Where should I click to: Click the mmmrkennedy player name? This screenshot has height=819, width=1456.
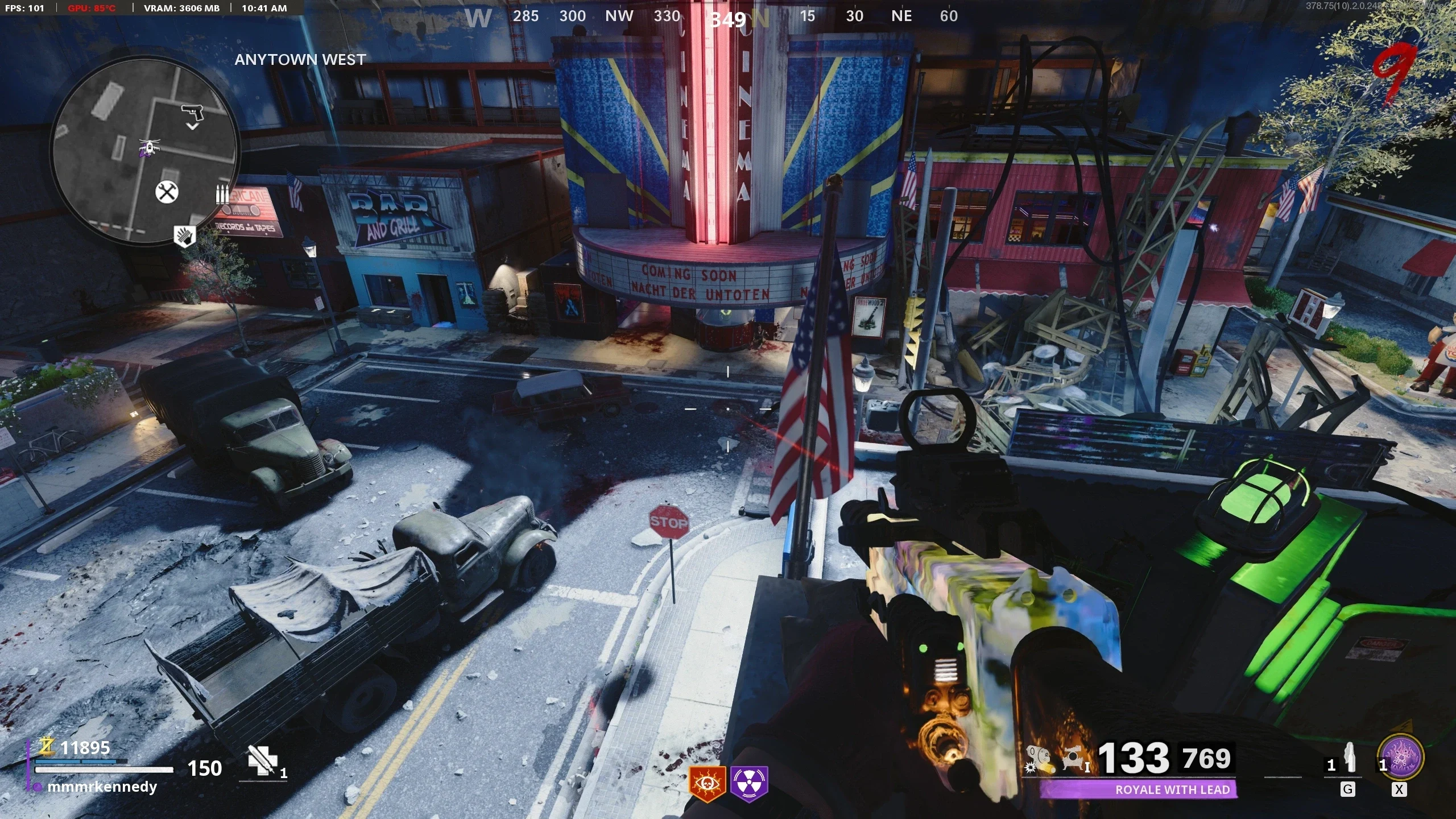click(102, 787)
